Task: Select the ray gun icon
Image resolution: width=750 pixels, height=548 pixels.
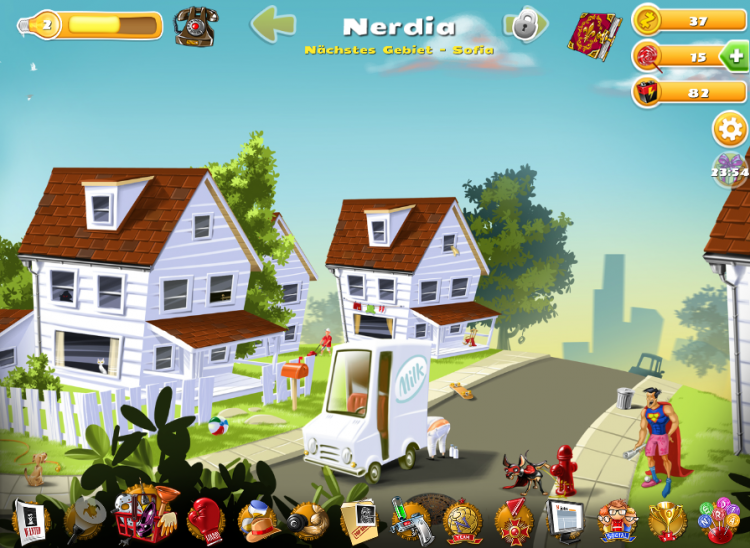Action: click(410, 520)
